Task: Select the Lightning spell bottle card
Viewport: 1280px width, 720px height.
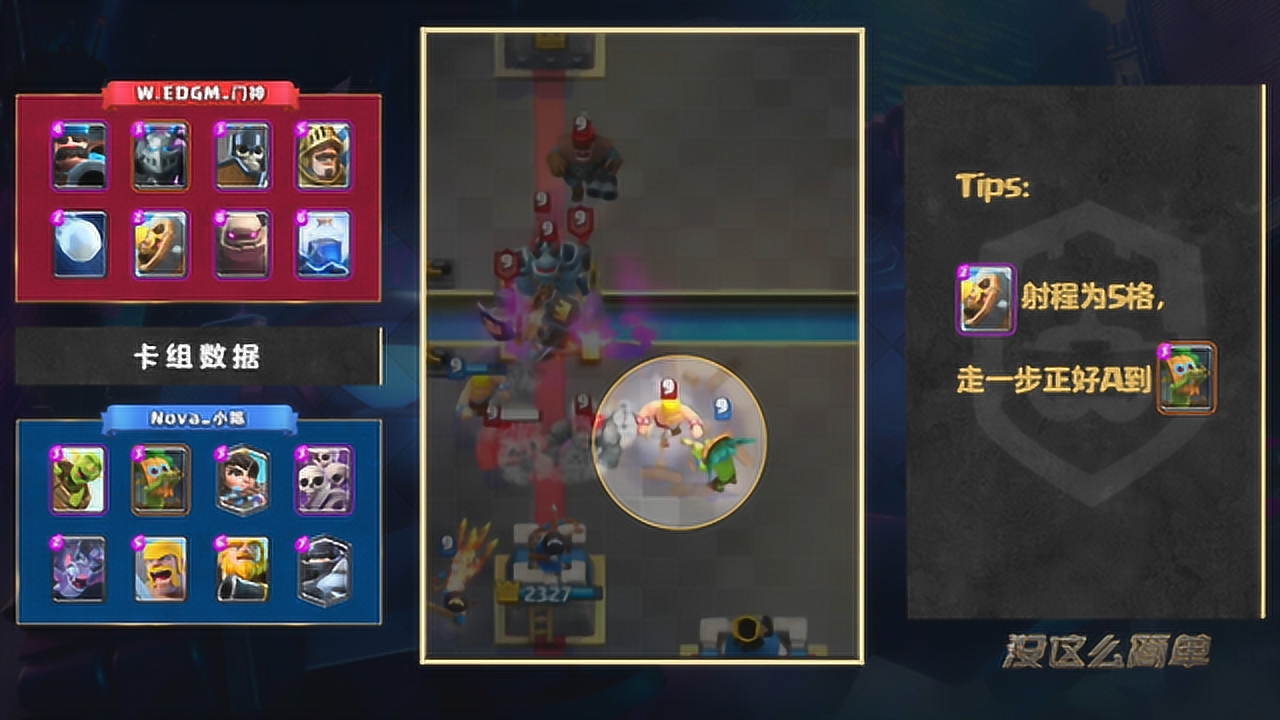Action: pos(323,243)
